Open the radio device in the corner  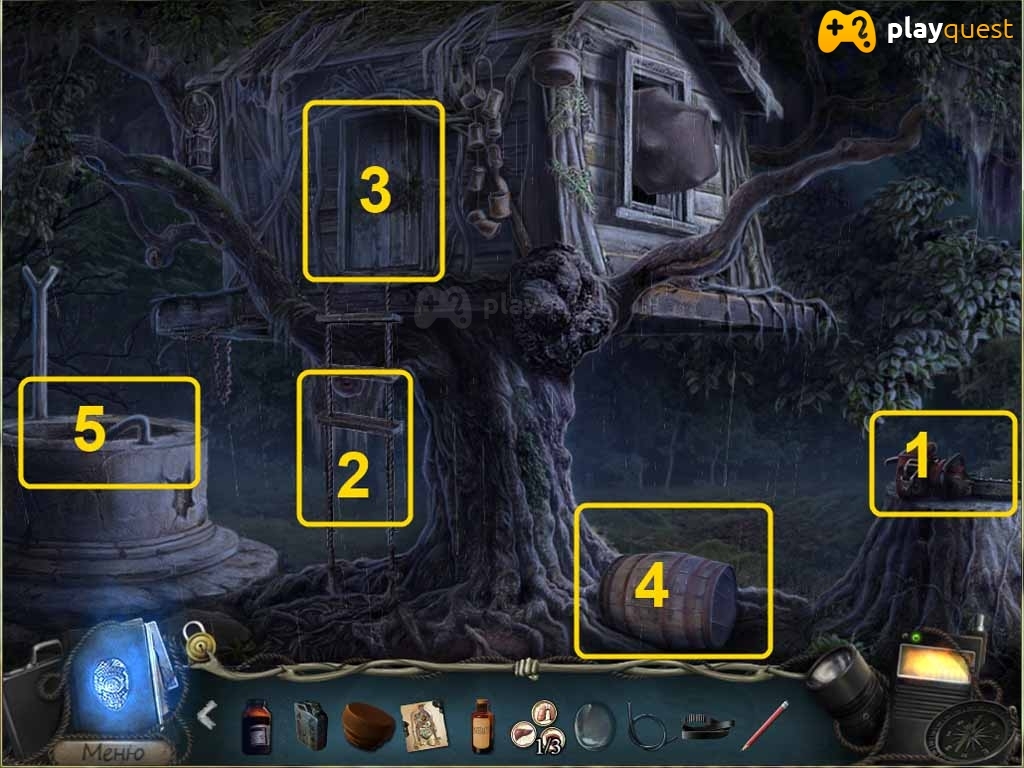pyautogui.click(x=933, y=678)
